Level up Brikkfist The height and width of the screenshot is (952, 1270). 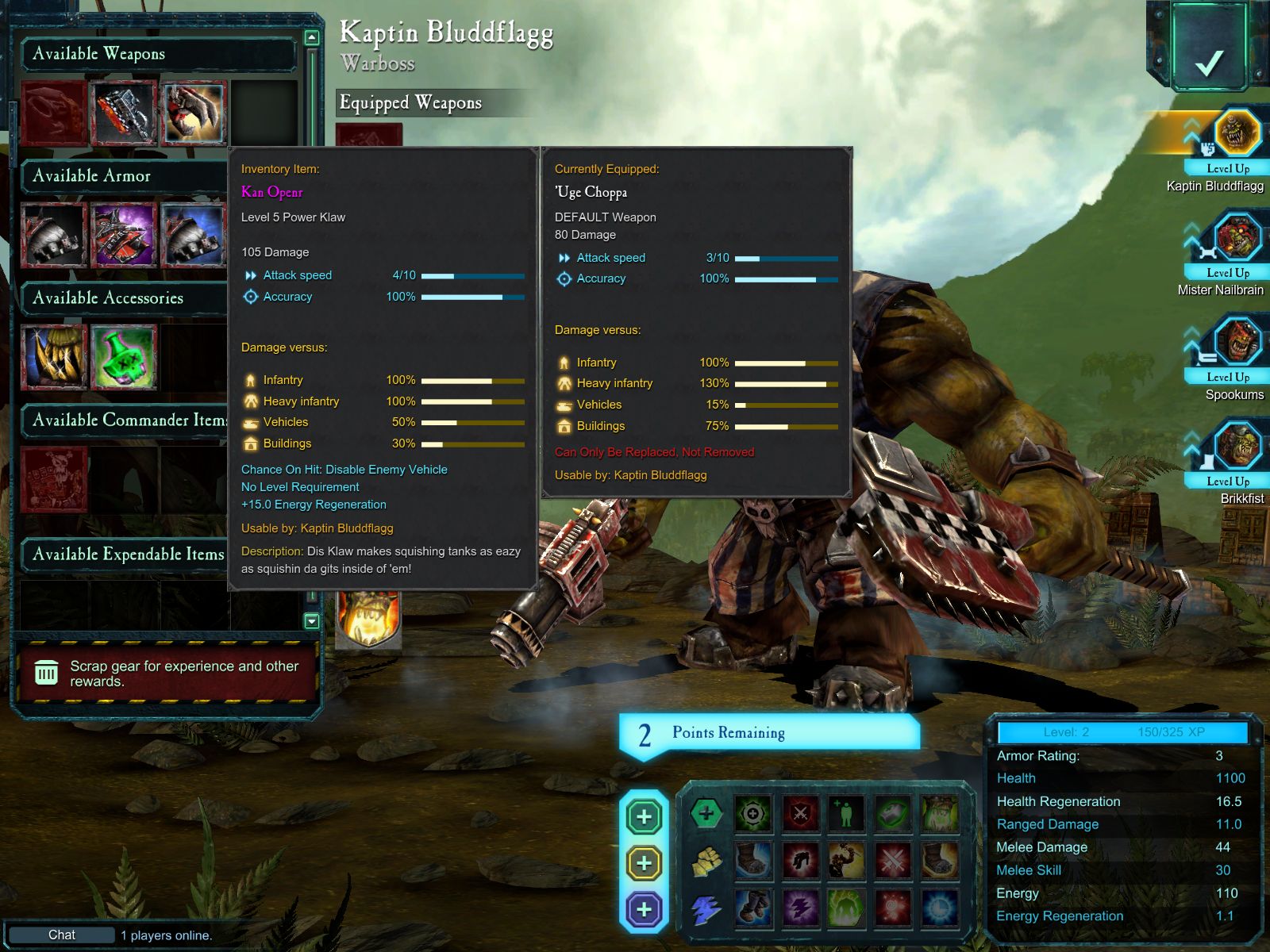1227,481
